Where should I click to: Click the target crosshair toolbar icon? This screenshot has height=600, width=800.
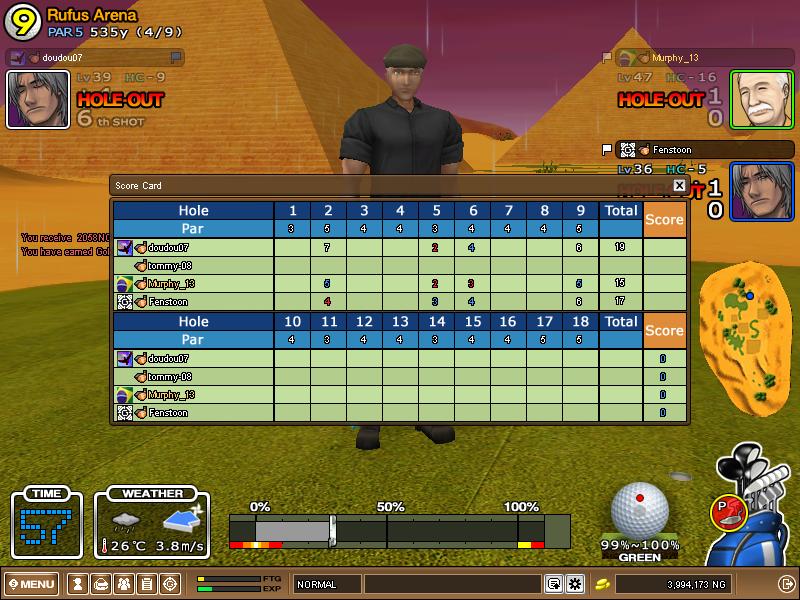[x=169, y=584]
